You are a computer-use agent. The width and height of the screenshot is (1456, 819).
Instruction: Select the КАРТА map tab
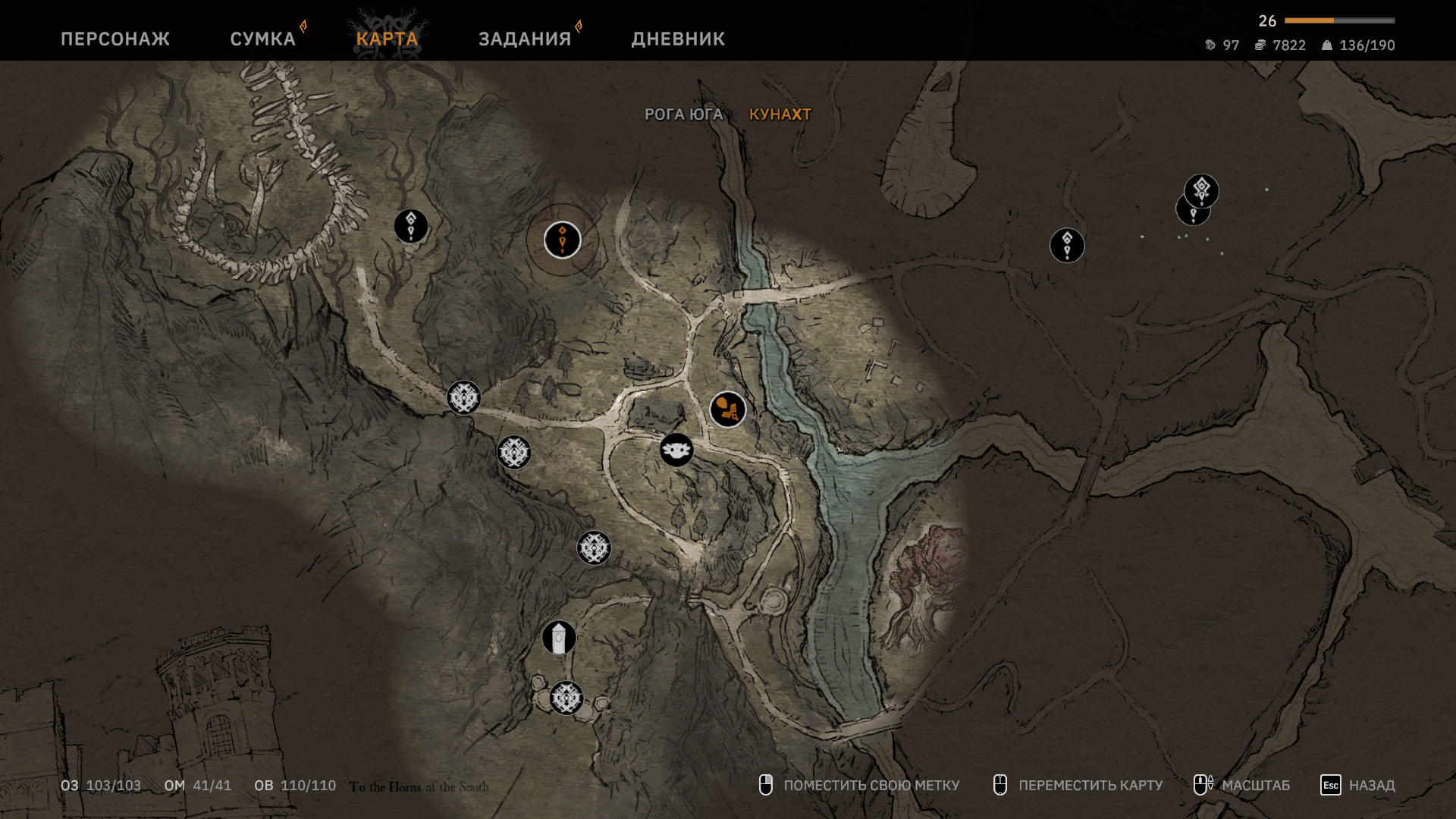point(387,39)
